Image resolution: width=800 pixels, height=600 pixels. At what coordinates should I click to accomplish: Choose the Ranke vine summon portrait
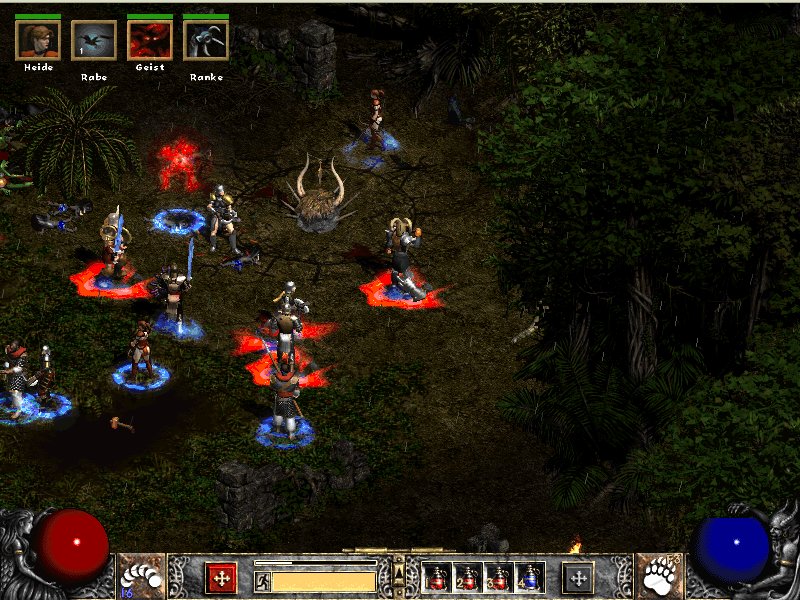206,40
